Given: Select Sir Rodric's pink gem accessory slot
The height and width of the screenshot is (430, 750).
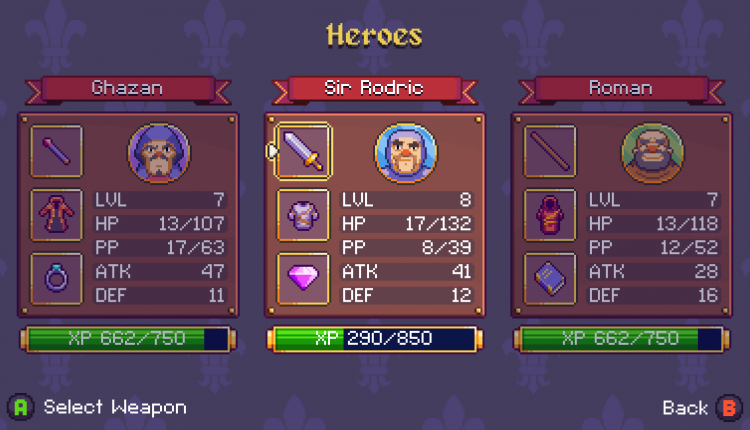Looking at the screenshot, I should 303,278.
